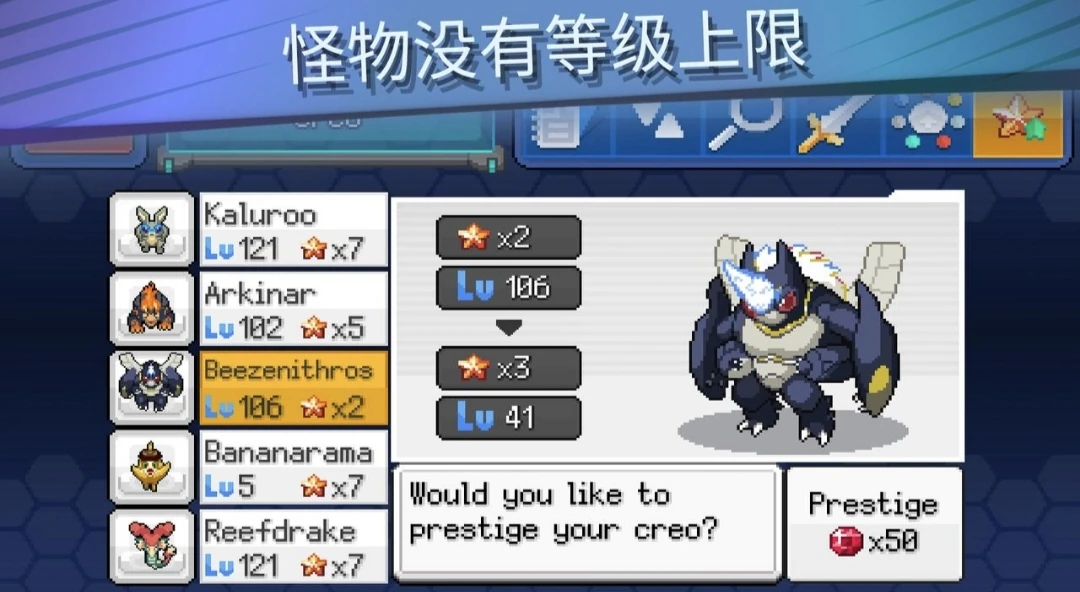Open the notebook tab in the toolbar

click(560, 128)
